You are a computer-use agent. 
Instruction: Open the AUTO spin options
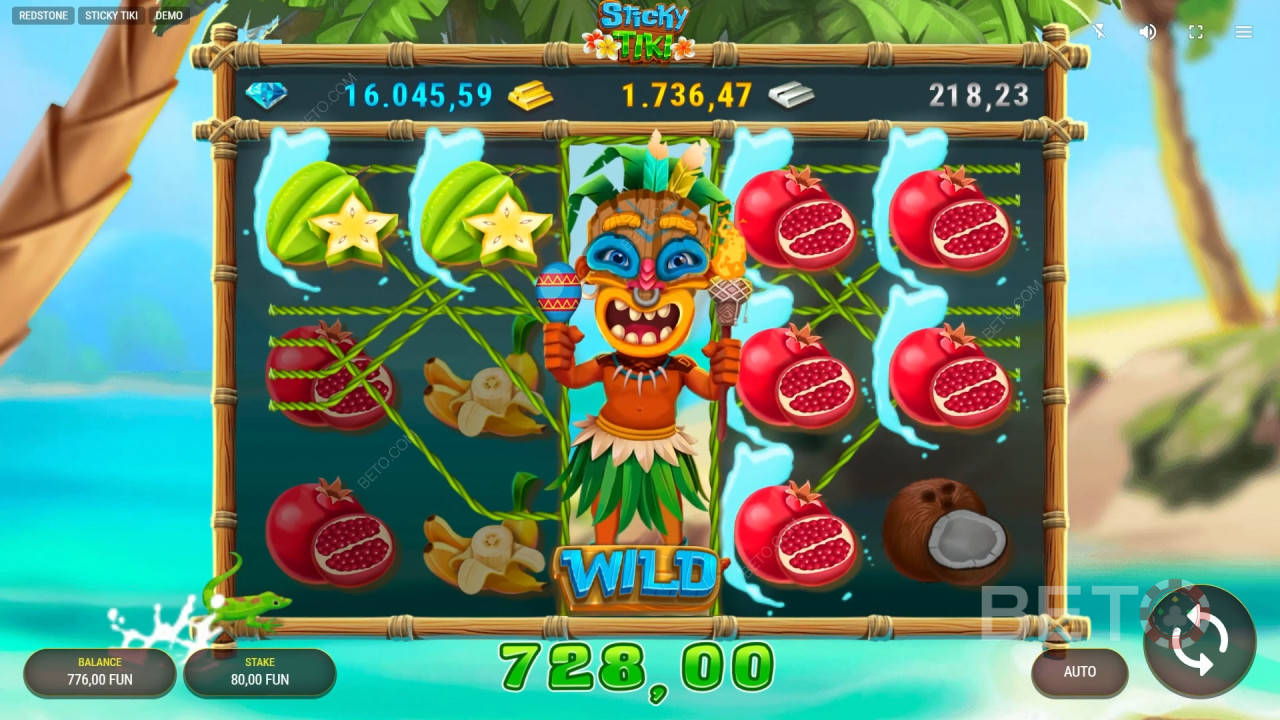click(x=1079, y=672)
